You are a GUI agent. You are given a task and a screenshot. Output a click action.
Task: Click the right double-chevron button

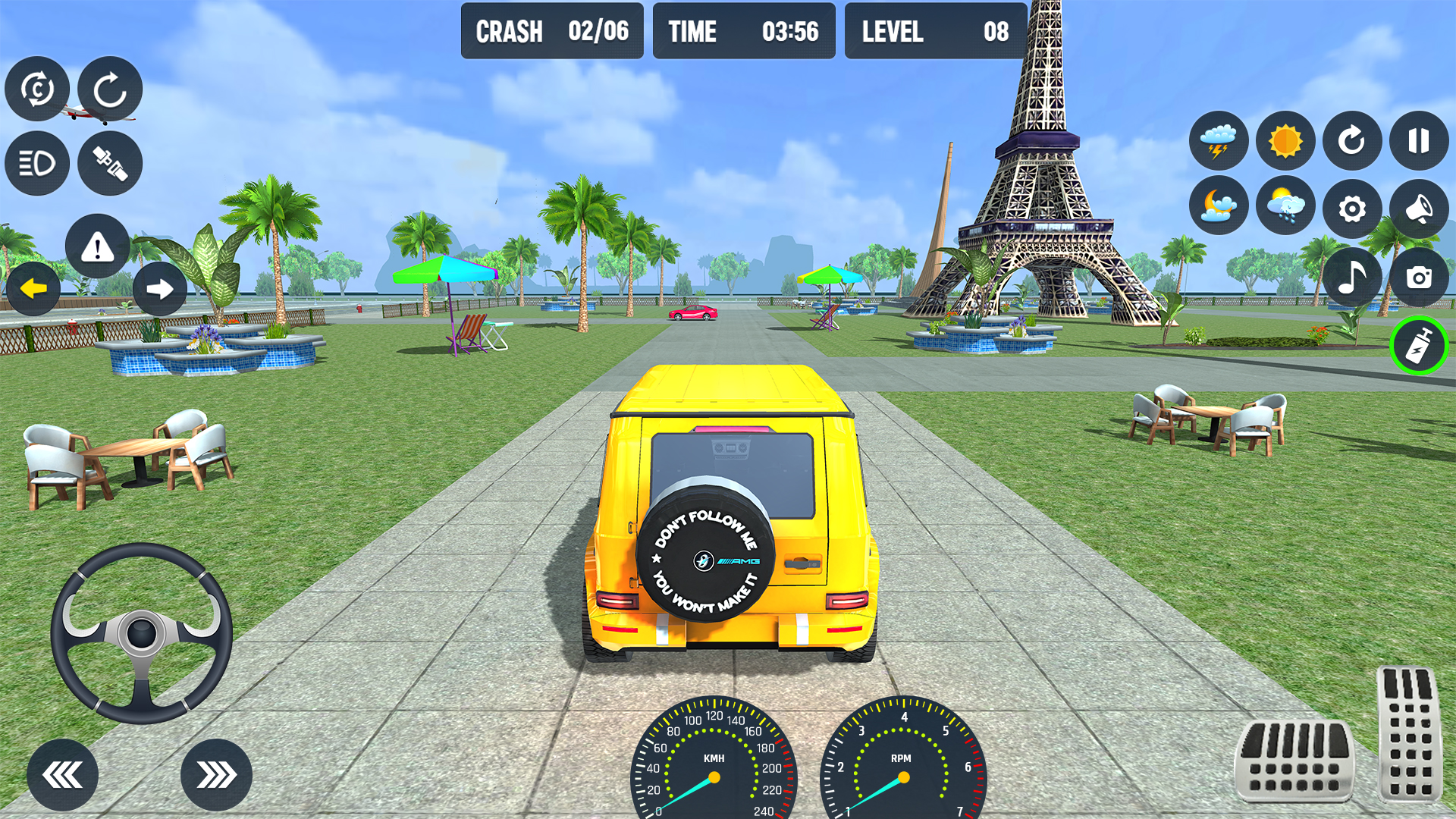click(x=216, y=775)
